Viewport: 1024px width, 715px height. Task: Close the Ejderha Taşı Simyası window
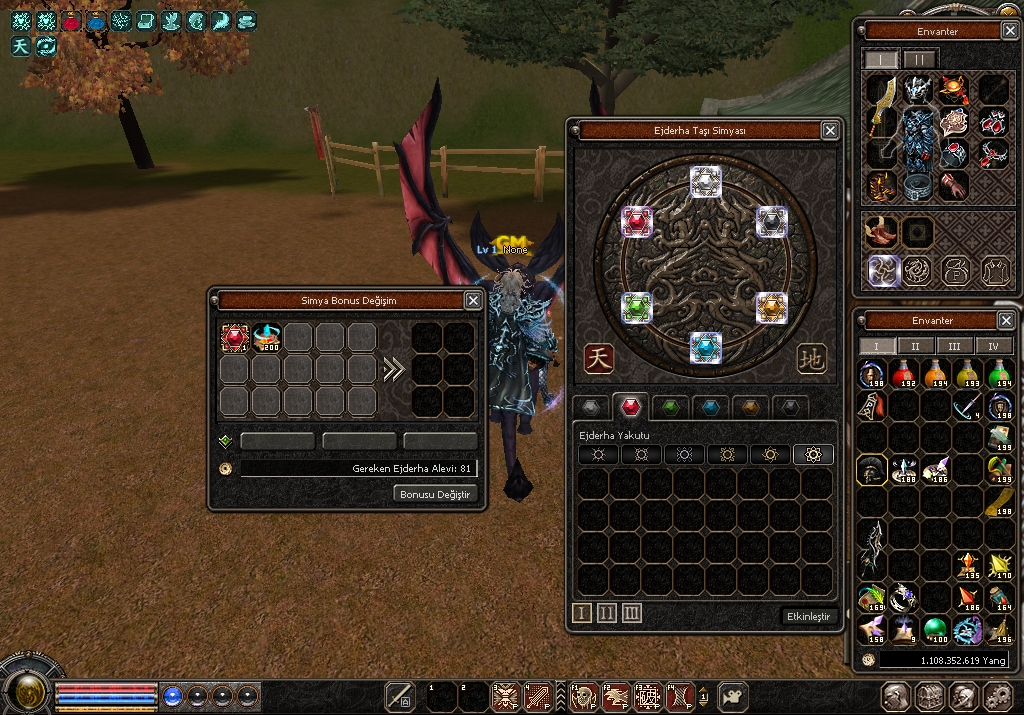click(830, 130)
